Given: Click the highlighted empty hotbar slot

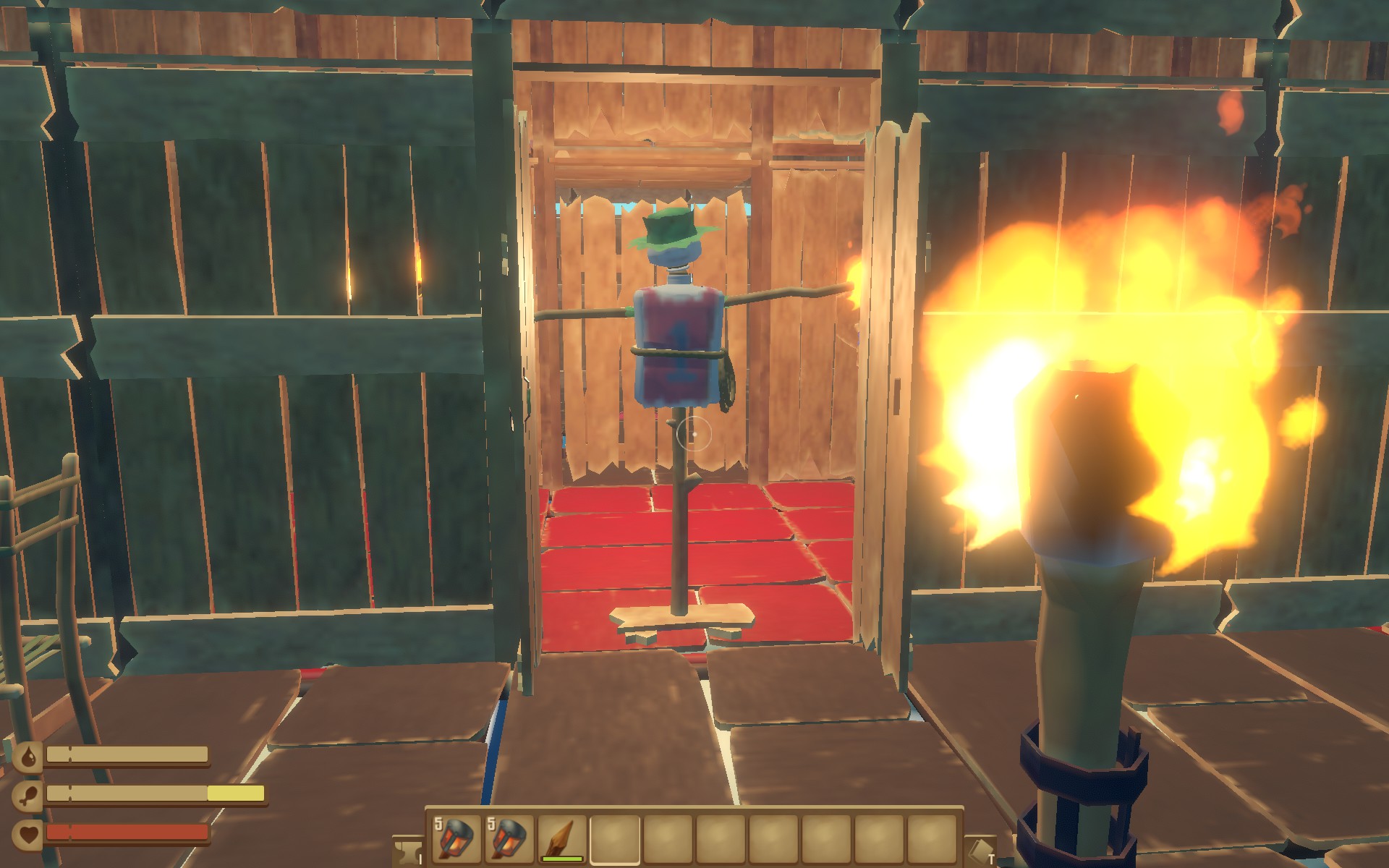Looking at the screenshot, I should [615, 839].
